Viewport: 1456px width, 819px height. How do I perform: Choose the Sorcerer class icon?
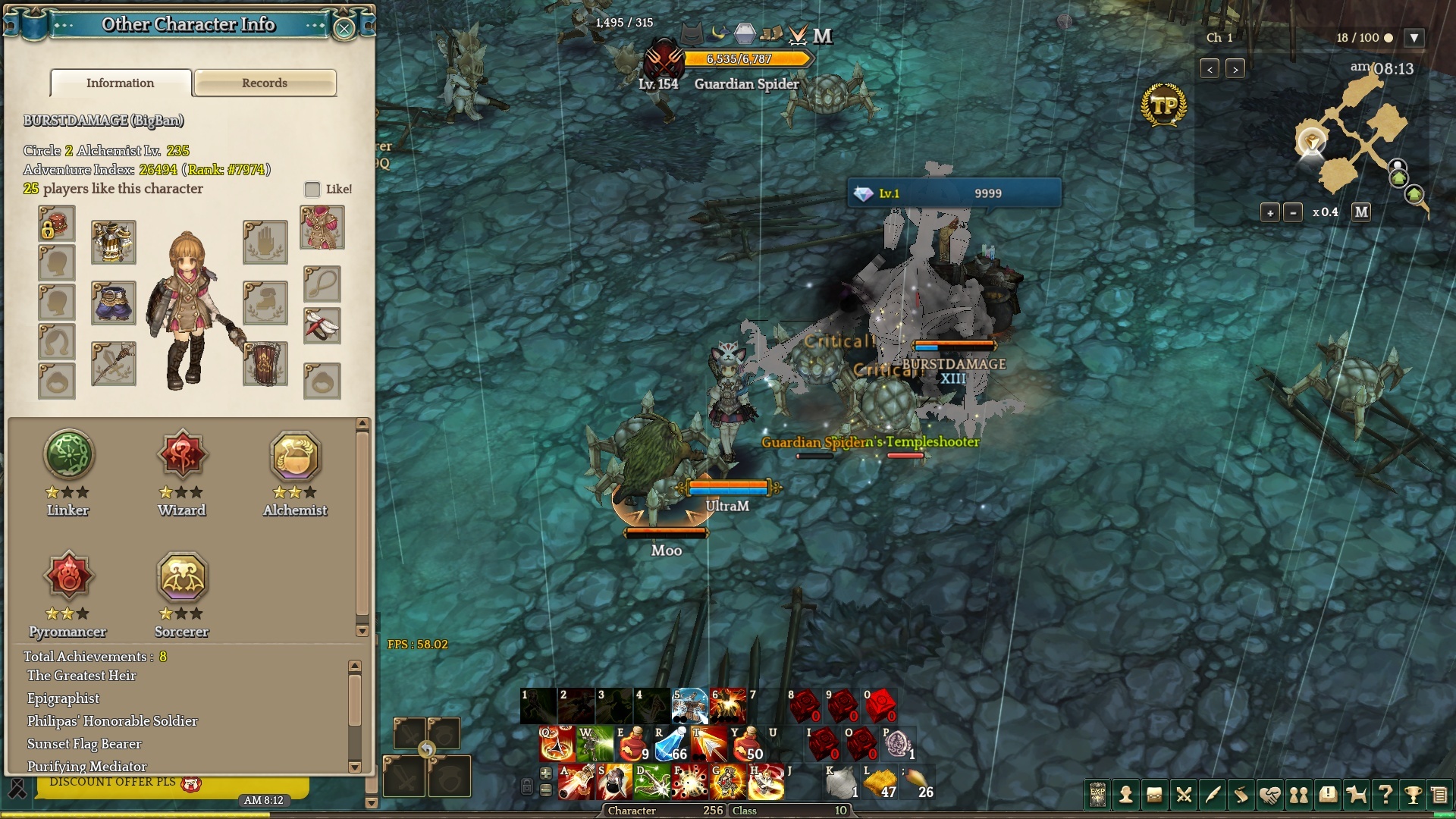click(x=182, y=576)
